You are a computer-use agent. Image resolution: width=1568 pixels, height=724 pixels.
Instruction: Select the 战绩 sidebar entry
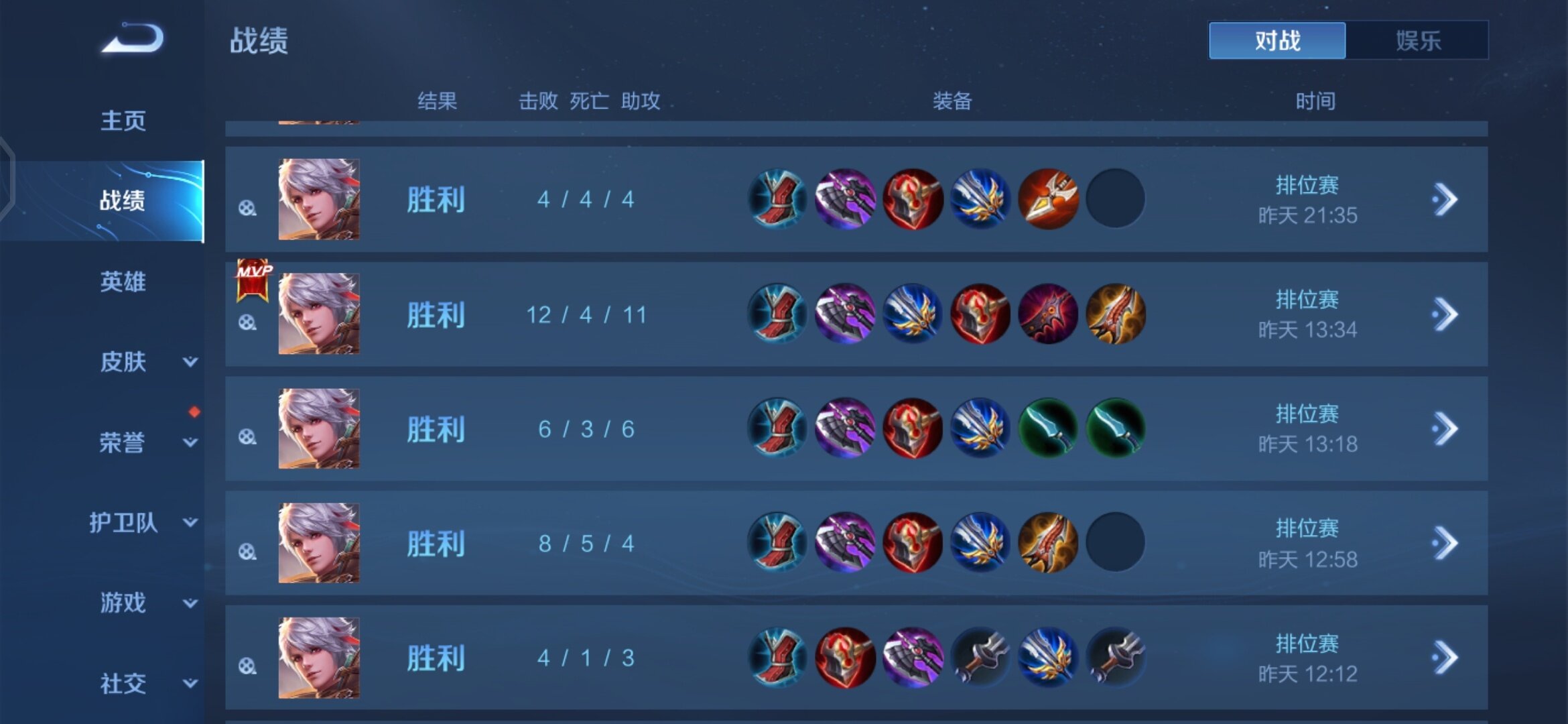coord(121,200)
